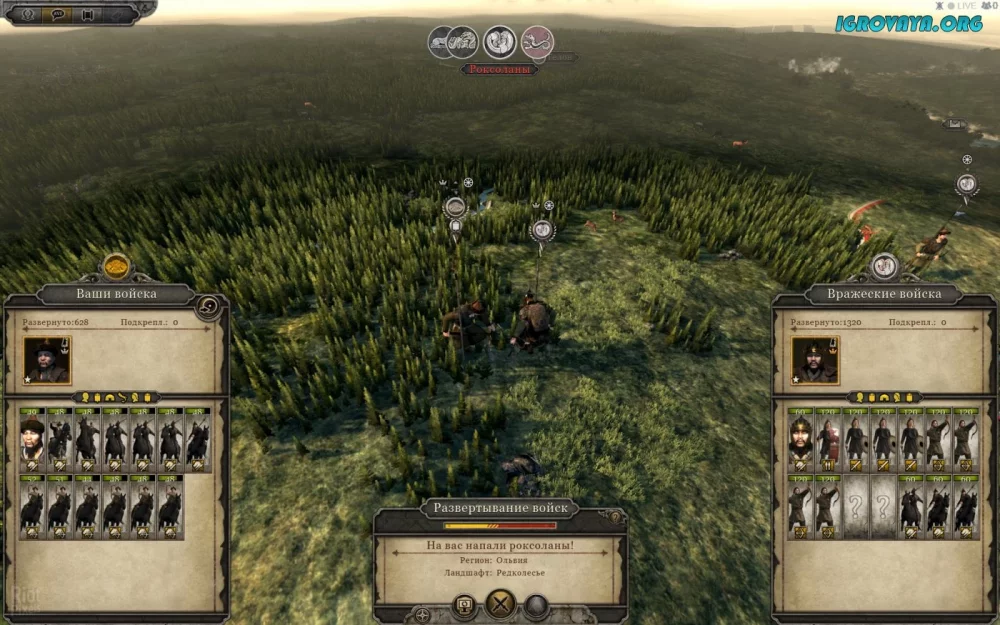This screenshot has width=1000, height=625.
Task: Select the enemy general's portrait
Action: coord(815,360)
